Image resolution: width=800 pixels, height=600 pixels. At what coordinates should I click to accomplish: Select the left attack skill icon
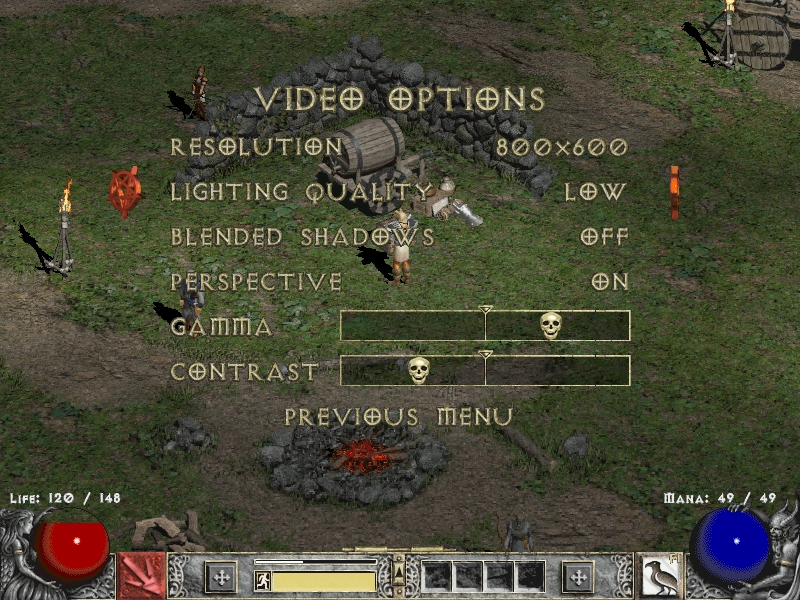[x=142, y=576]
